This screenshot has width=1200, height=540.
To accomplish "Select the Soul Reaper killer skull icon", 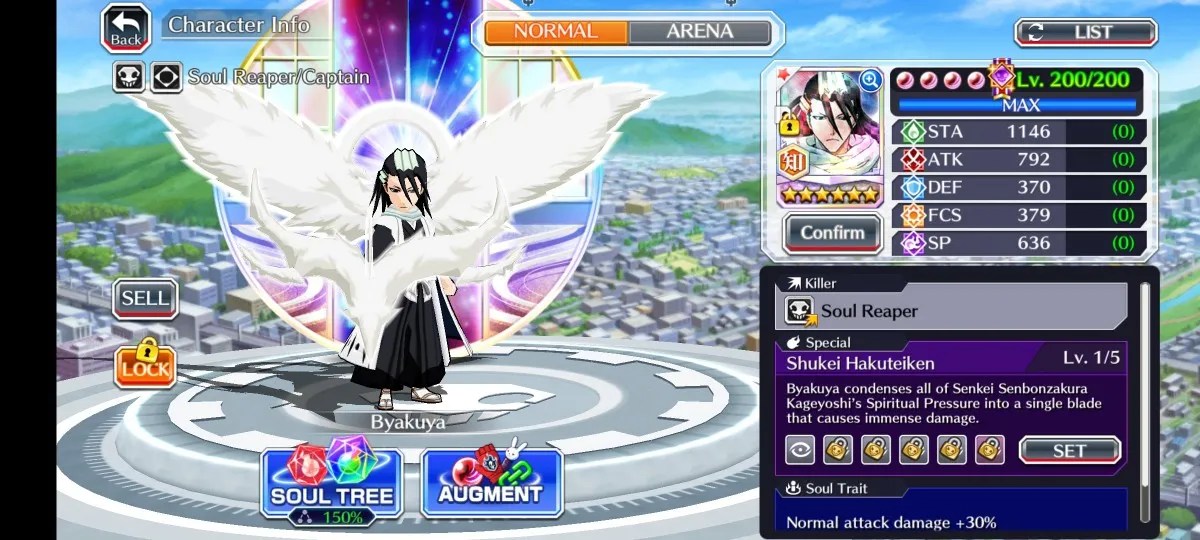I will 799,311.
